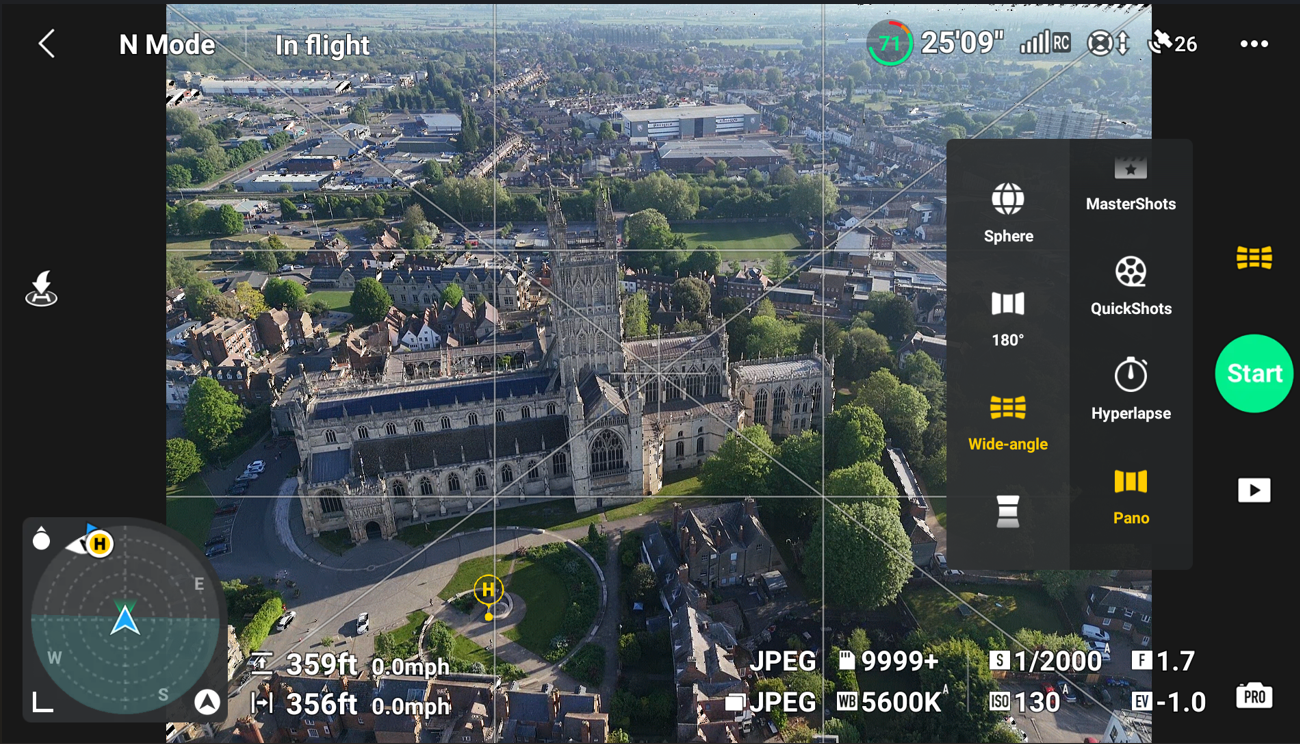Select the Sphere panorama option
Image resolution: width=1300 pixels, height=744 pixels.
1008,213
